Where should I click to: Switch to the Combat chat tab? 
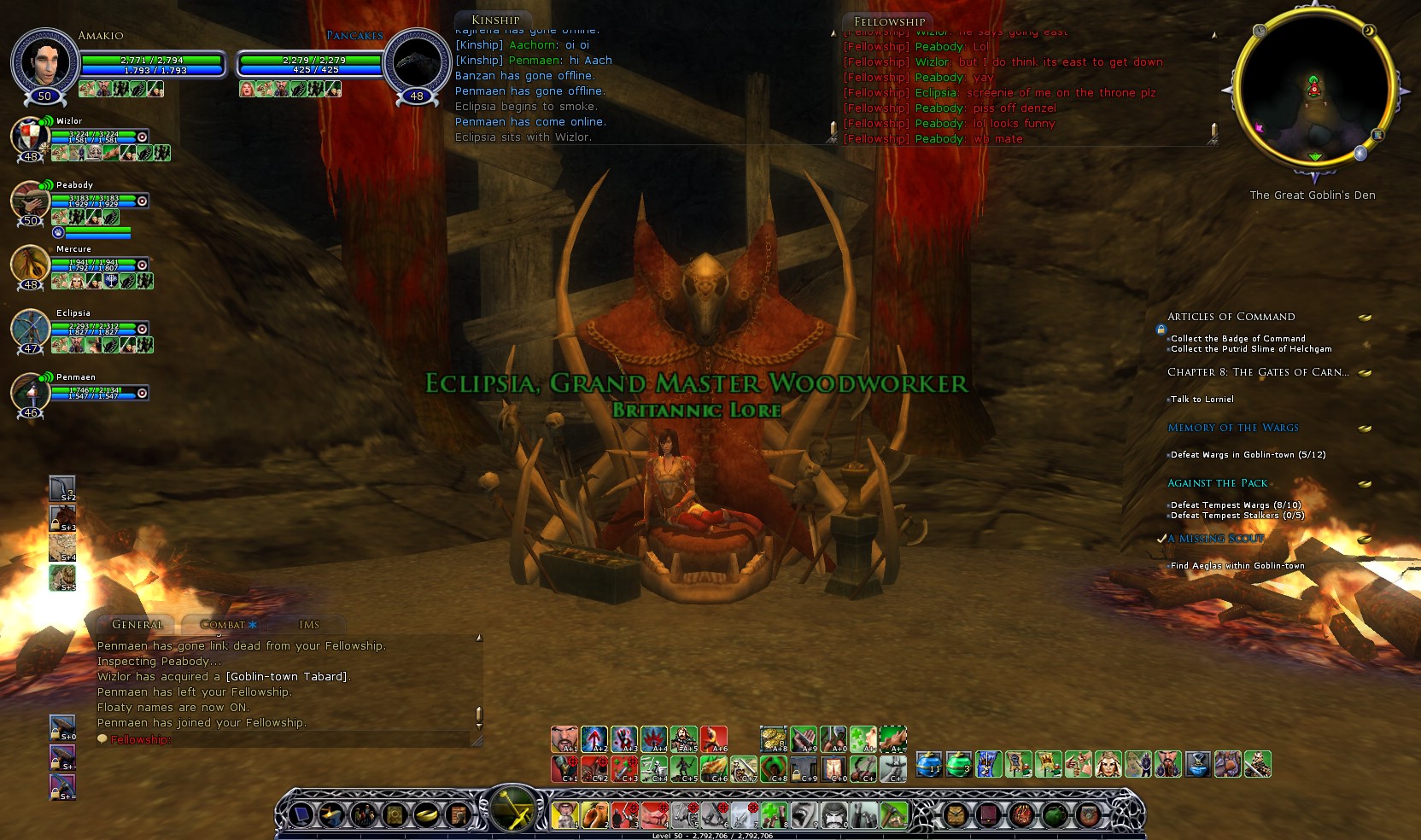point(224,625)
